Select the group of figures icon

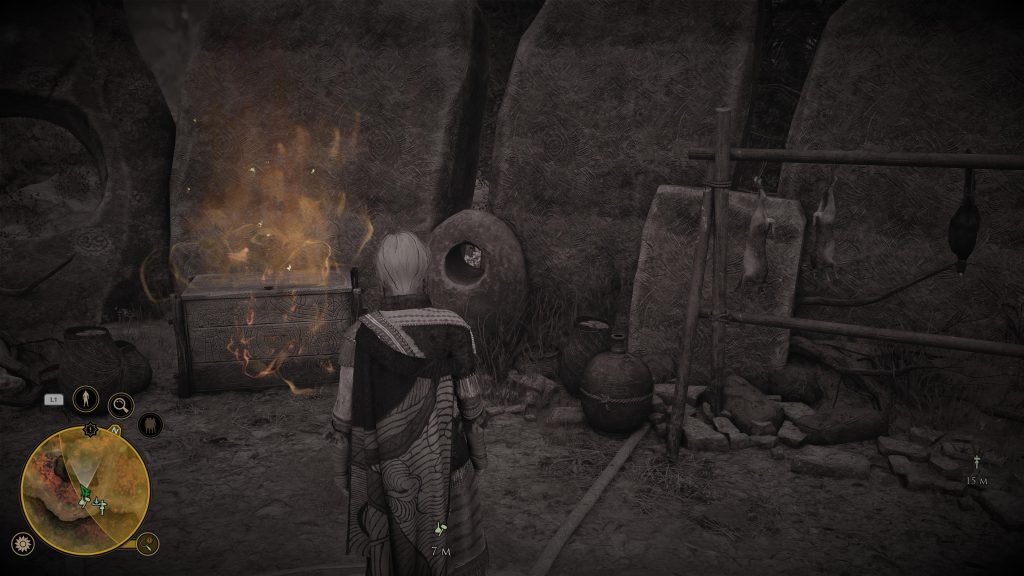(x=150, y=425)
